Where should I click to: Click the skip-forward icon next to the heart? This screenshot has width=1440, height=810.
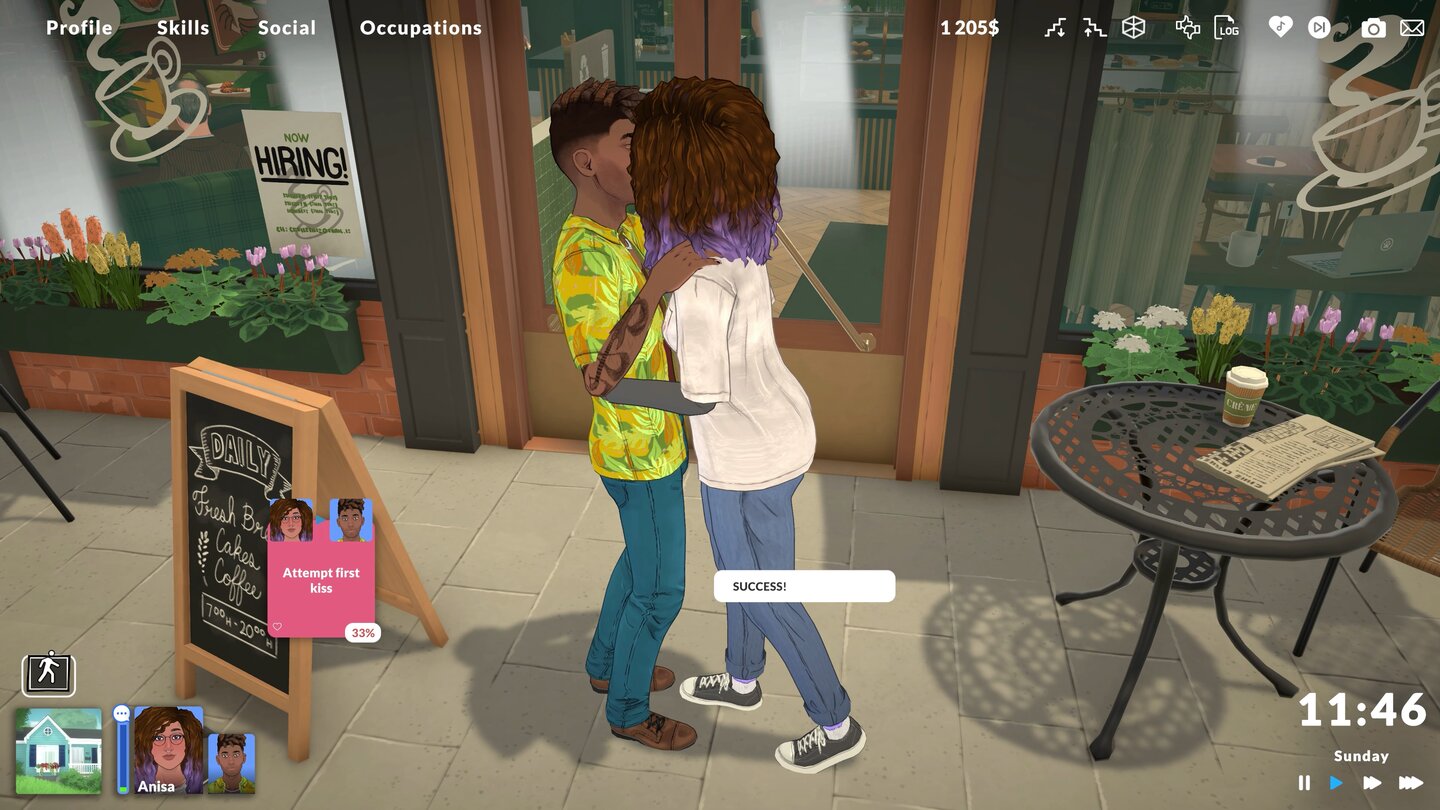(x=1319, y=28)
